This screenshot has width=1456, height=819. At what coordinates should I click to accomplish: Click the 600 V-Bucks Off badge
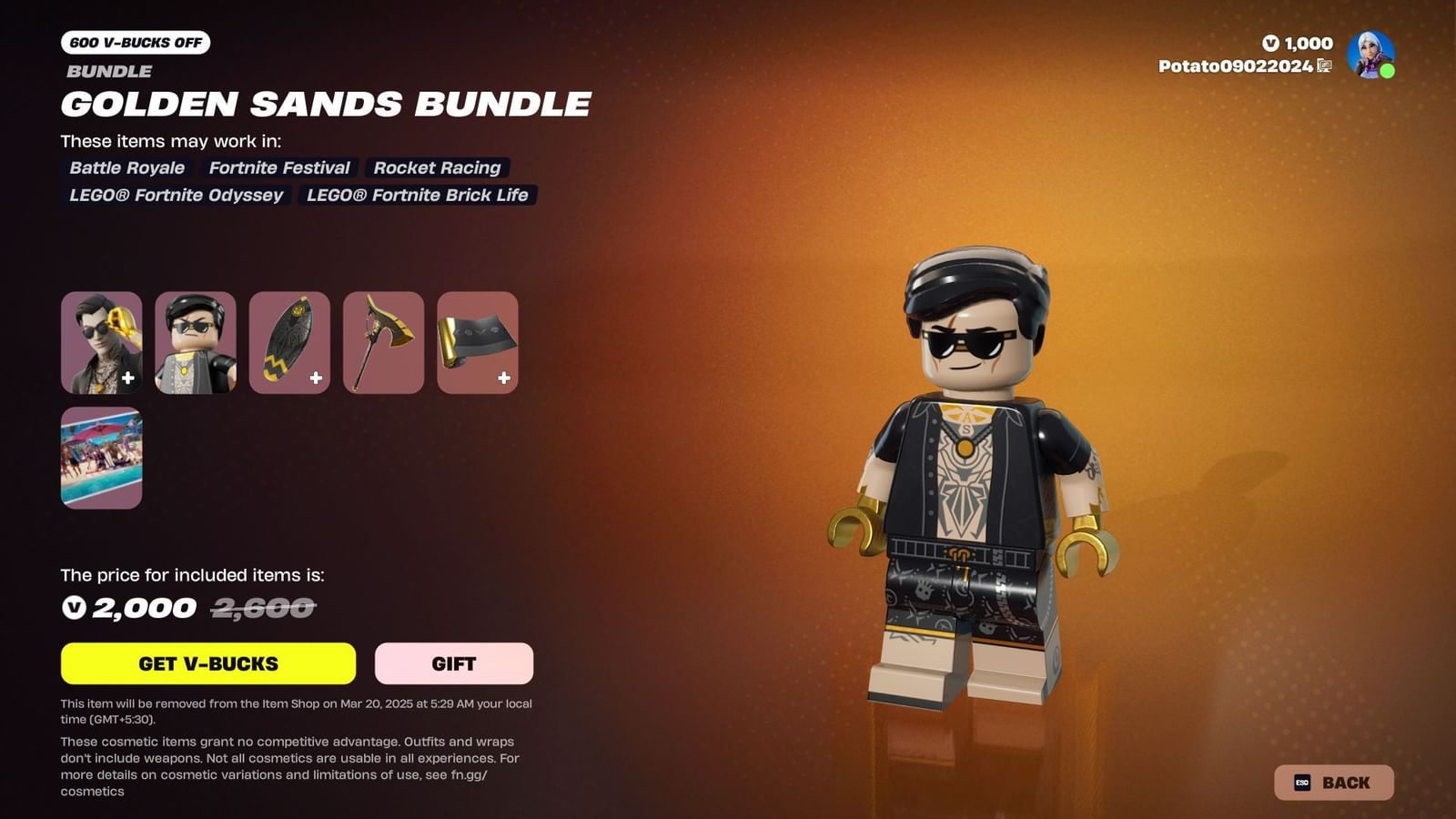134,42
